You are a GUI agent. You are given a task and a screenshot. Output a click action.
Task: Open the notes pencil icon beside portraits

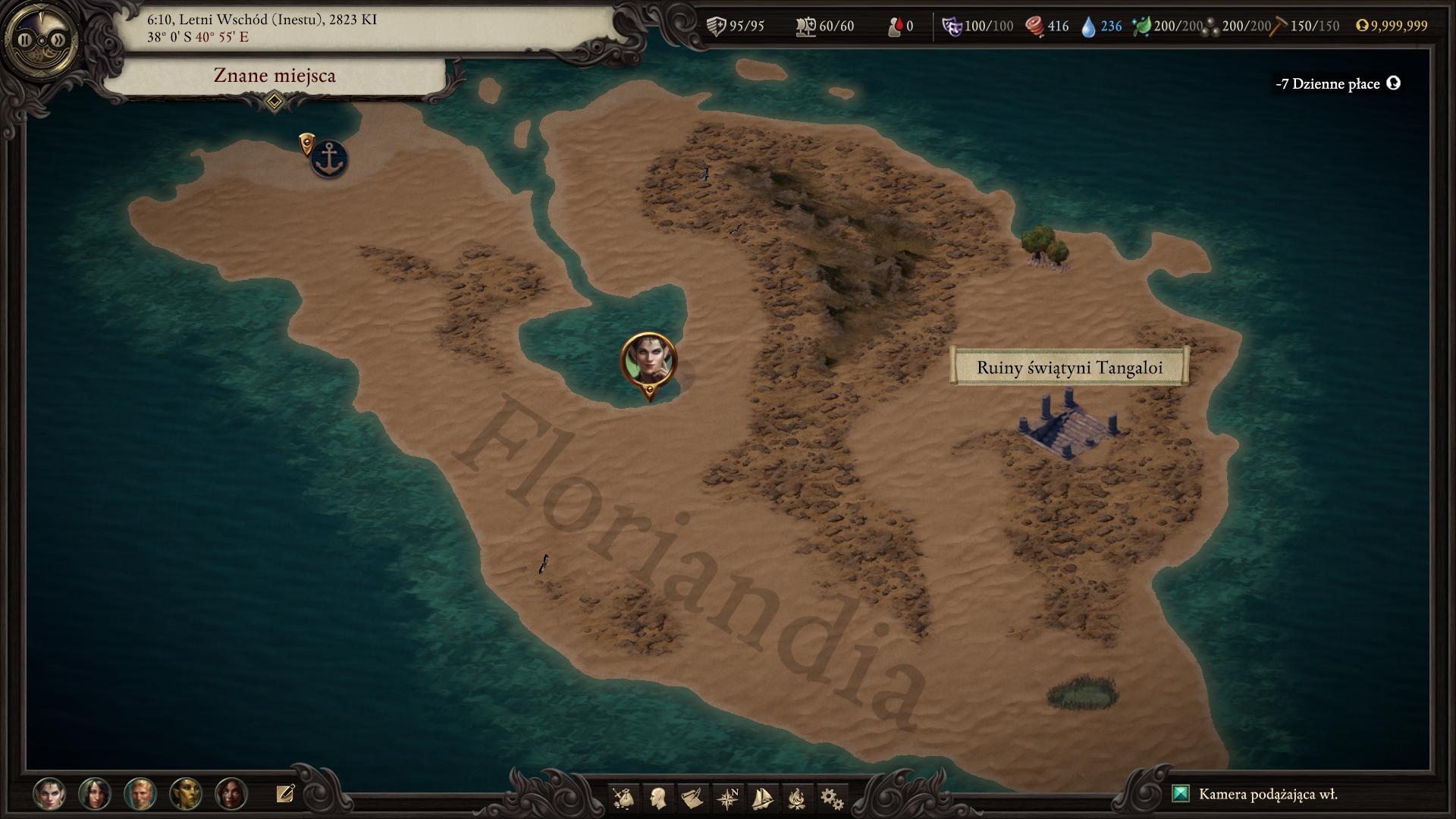(285, 793)
